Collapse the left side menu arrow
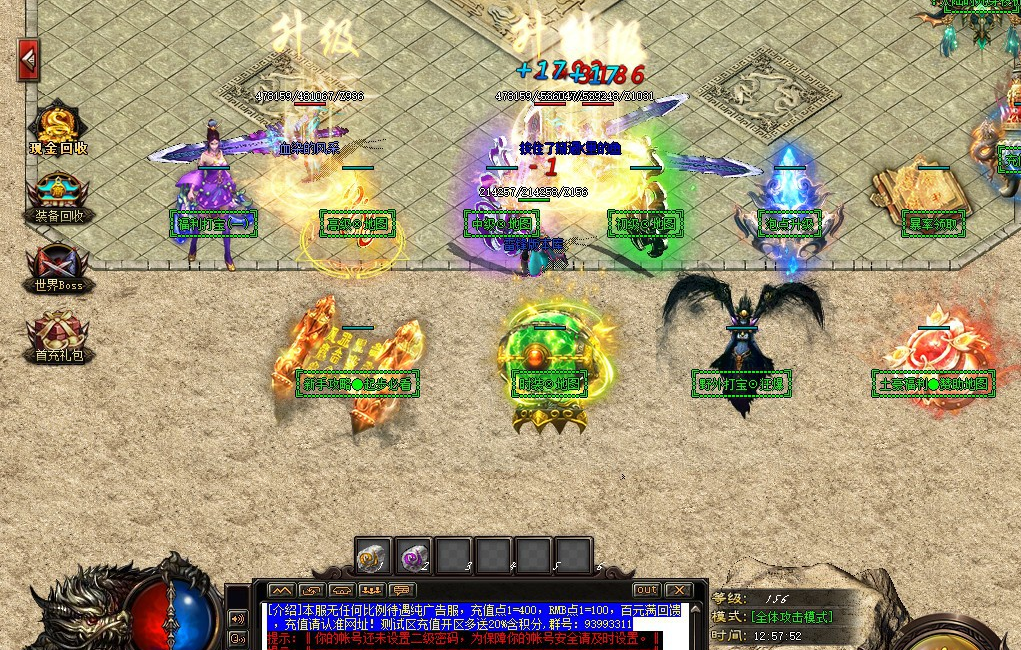This screenshot has height=650, width=1021. pyautogui.click(x=28, y=60)
